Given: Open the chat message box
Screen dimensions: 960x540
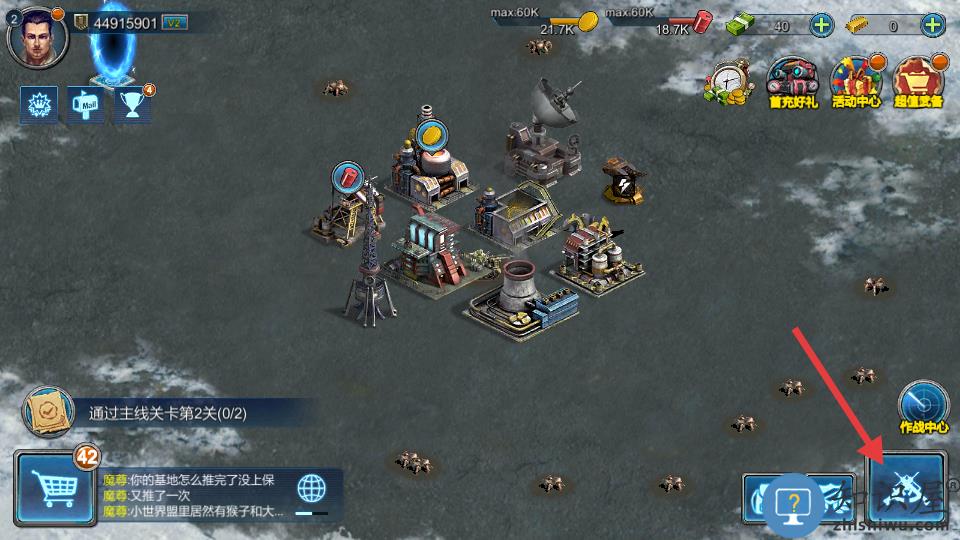Looking at the screenshot, I should click(x=195, y=496).
